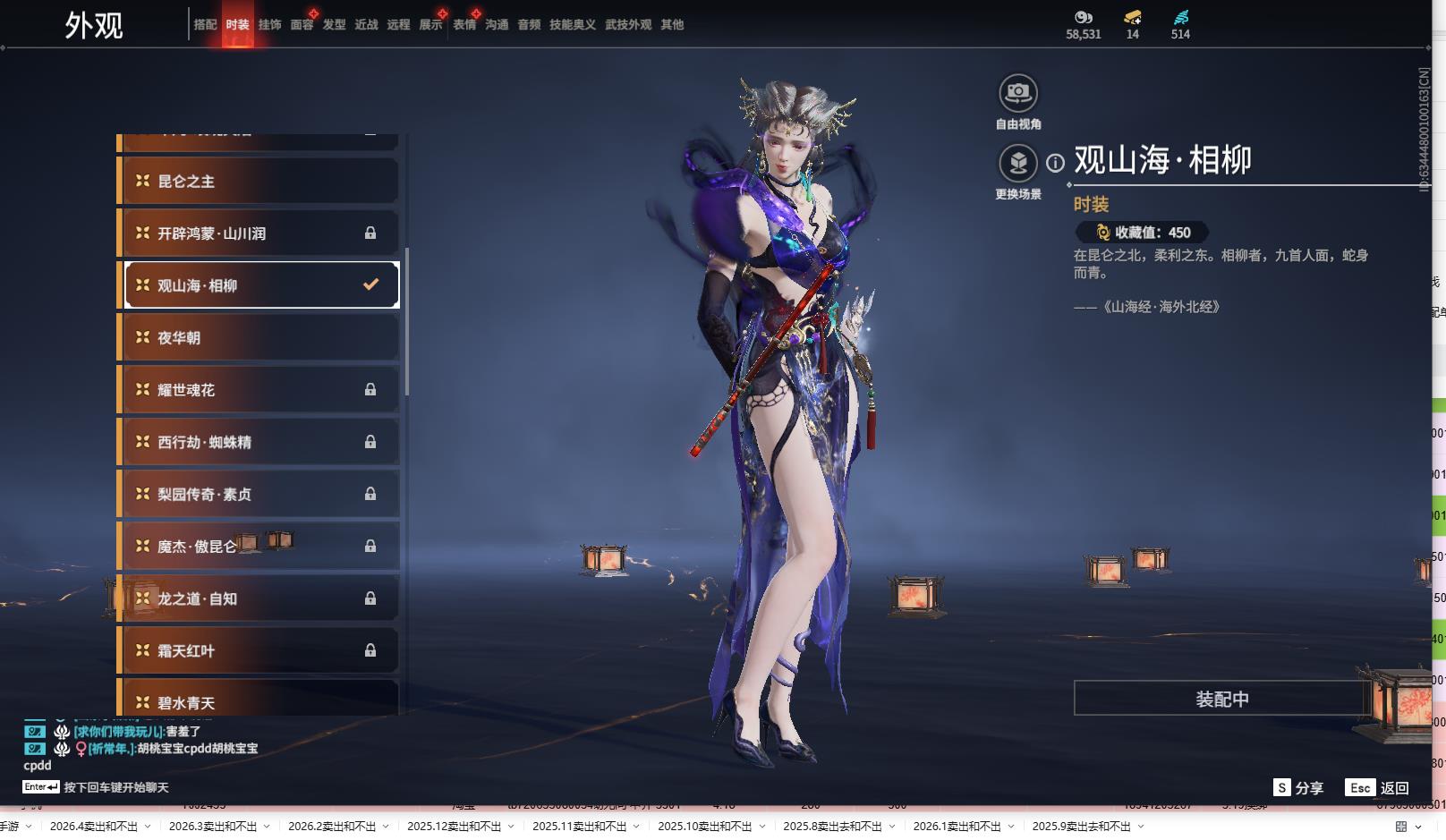Choose the 昆仑之主 outfit
The width and height of the screenshot is (1446, 840).
259,182
